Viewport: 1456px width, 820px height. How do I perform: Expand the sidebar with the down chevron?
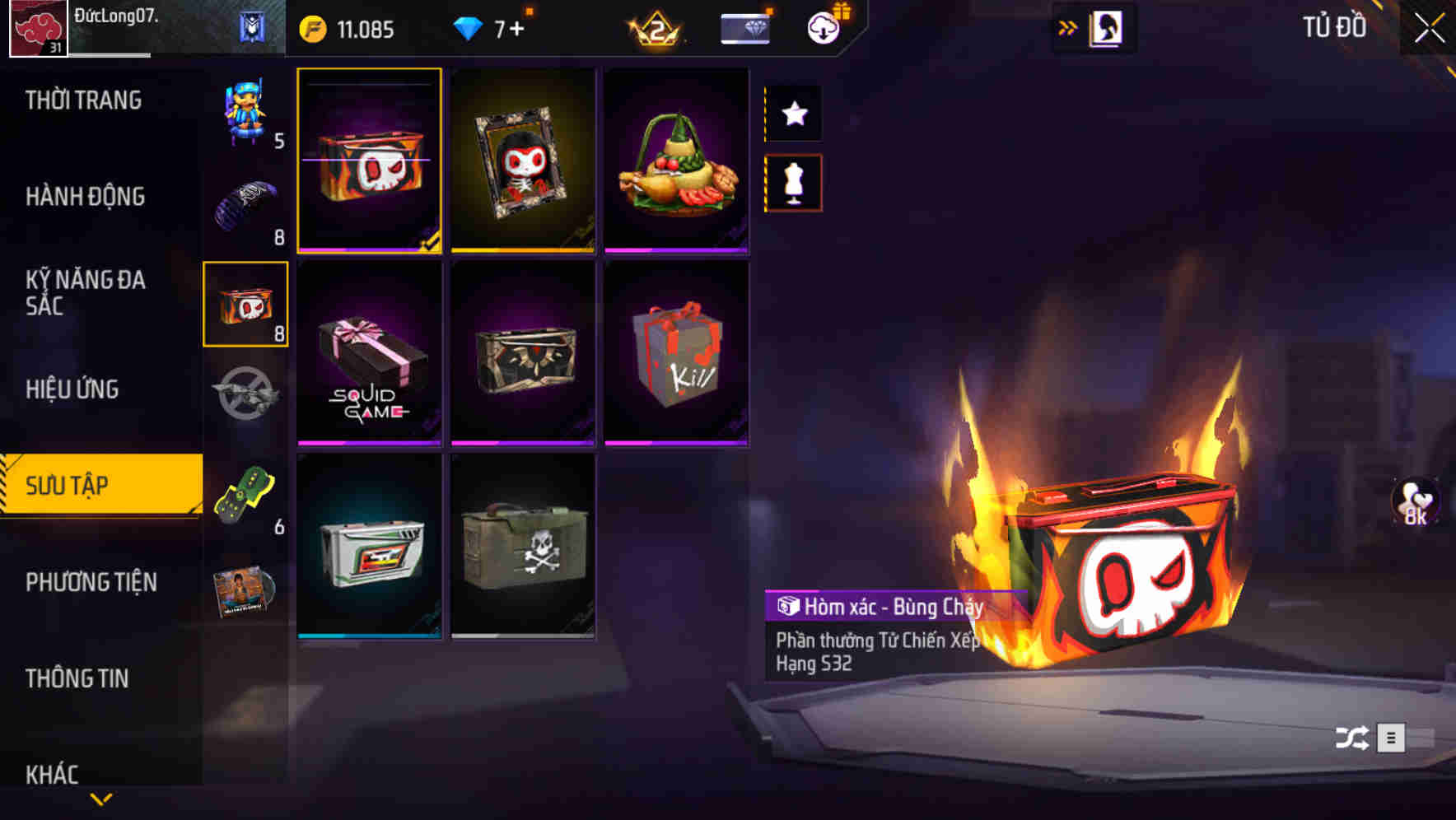tap(100, 800)
